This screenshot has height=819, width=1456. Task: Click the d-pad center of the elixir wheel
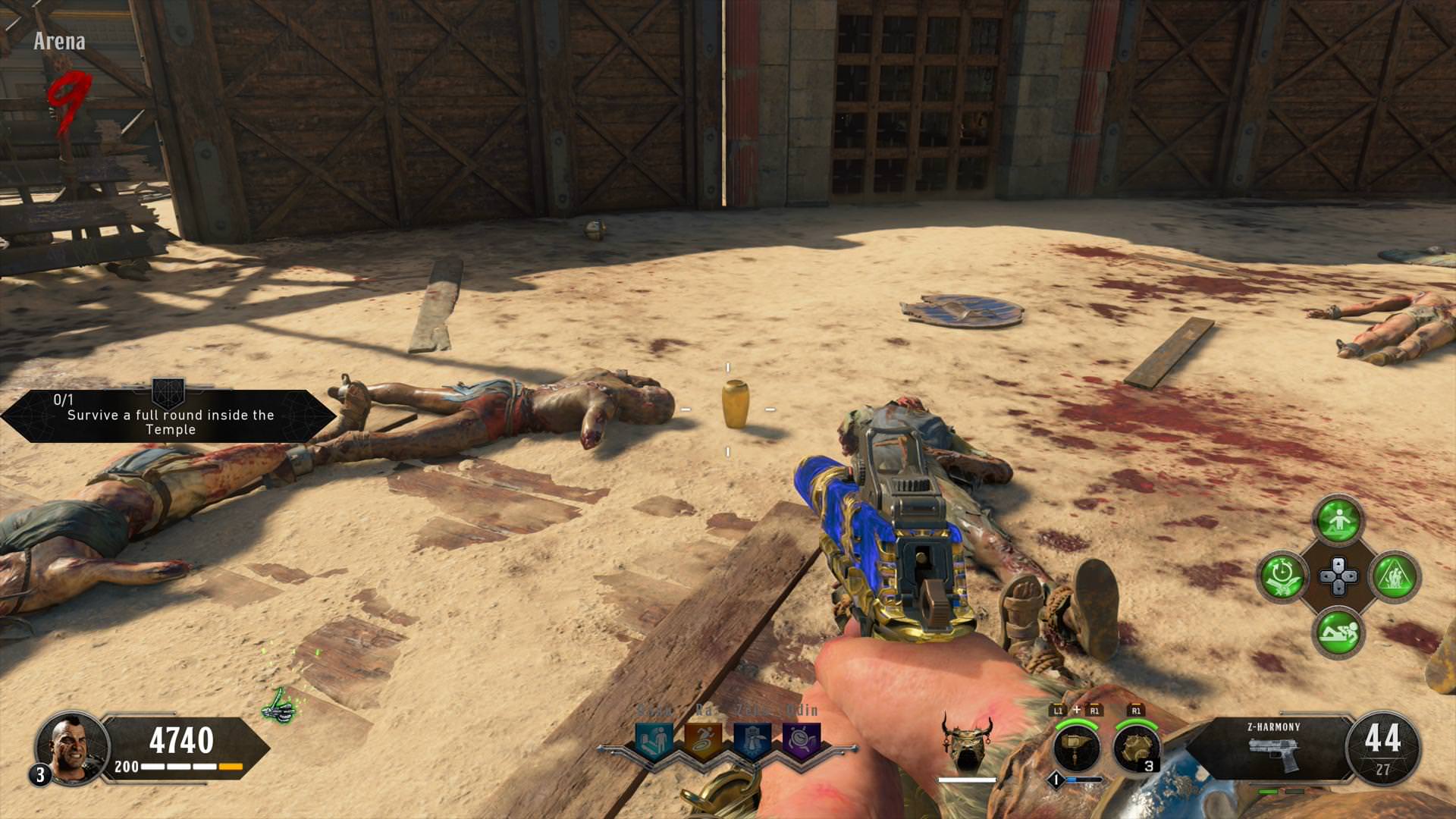pyautogui.click(x=1338, y=576)
